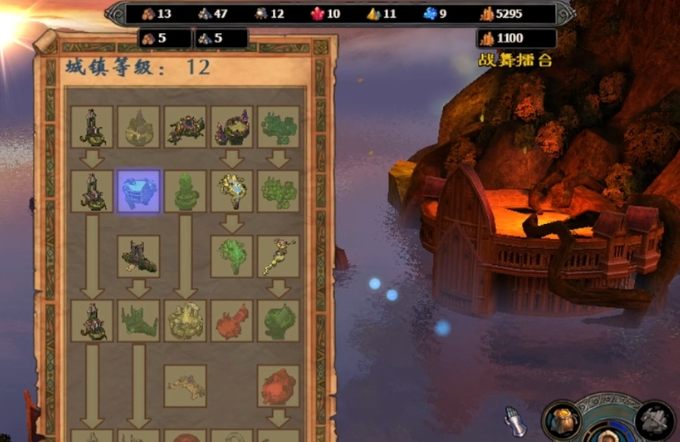The image size is (680, 442).
Task: Select the blue highlighted building tile
Action: [x=138, y=190]
